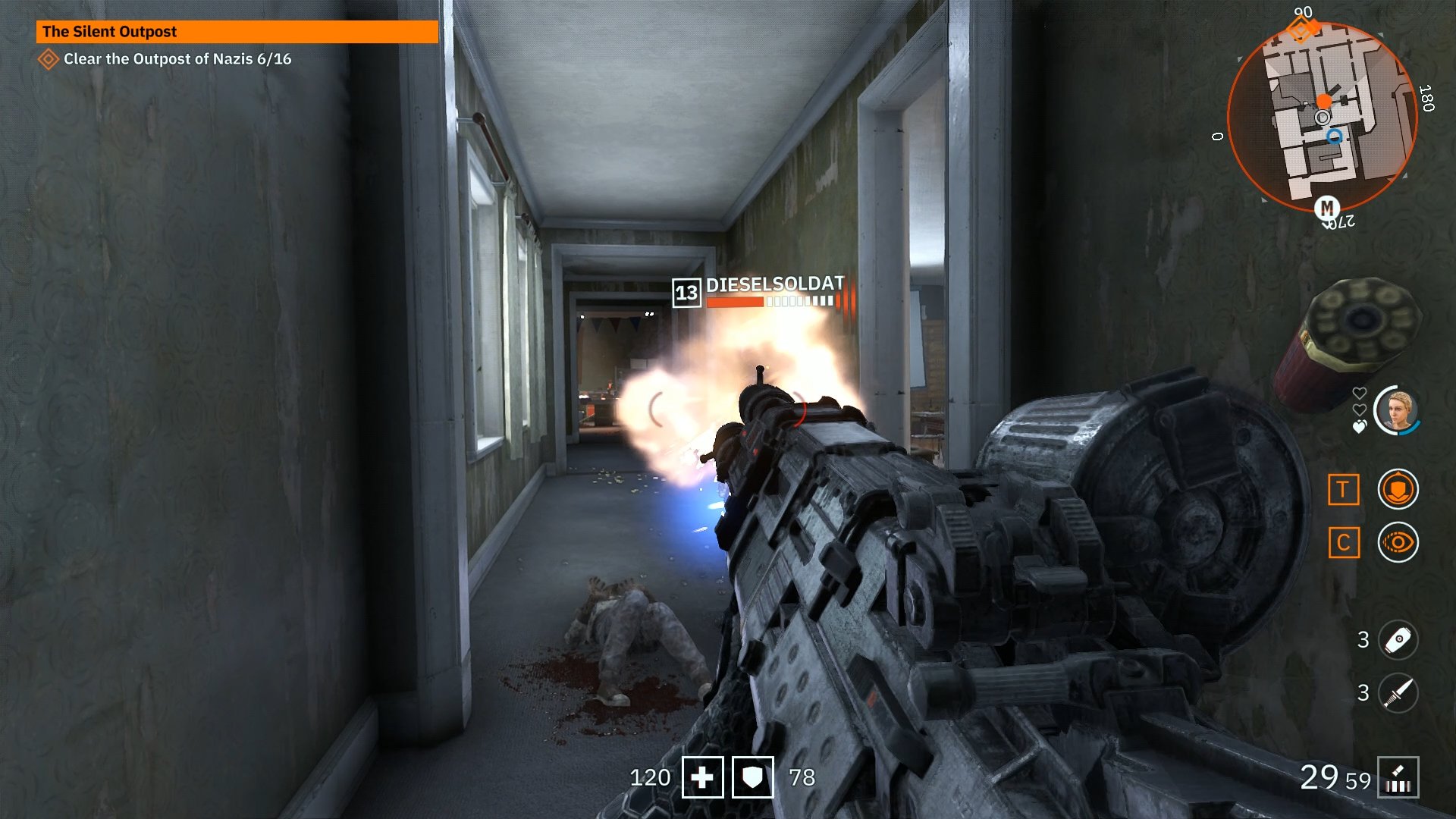Click the health cross icon beside 120
Screen dimensions: 1456x819
[x=701, y=778]
